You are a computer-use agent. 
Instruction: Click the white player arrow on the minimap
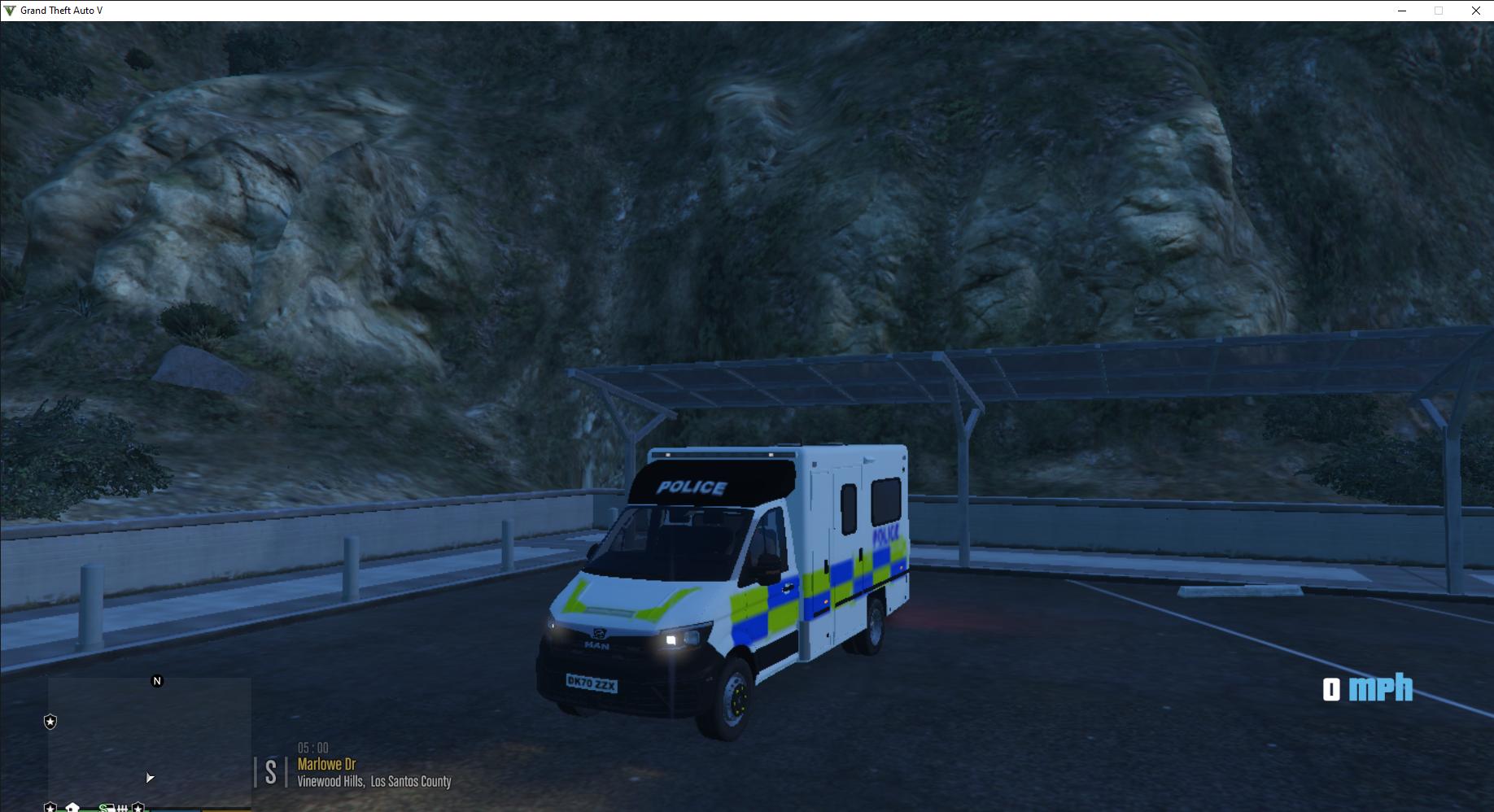pos(149,777)
